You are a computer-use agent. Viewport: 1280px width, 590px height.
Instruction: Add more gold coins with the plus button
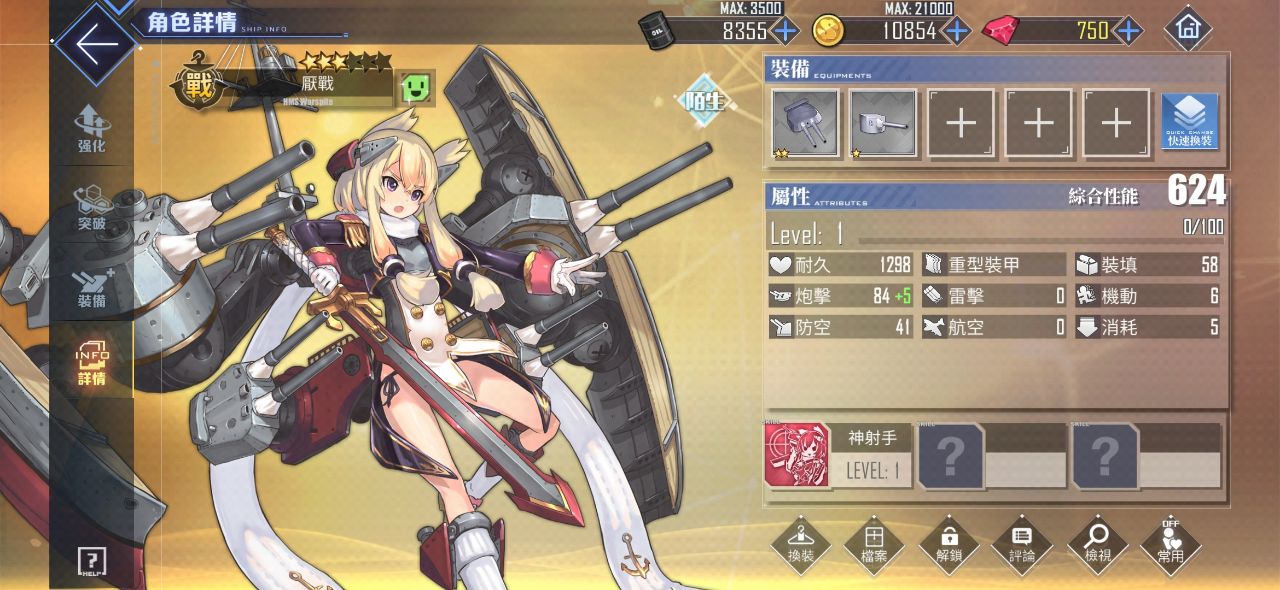point(957,30)
